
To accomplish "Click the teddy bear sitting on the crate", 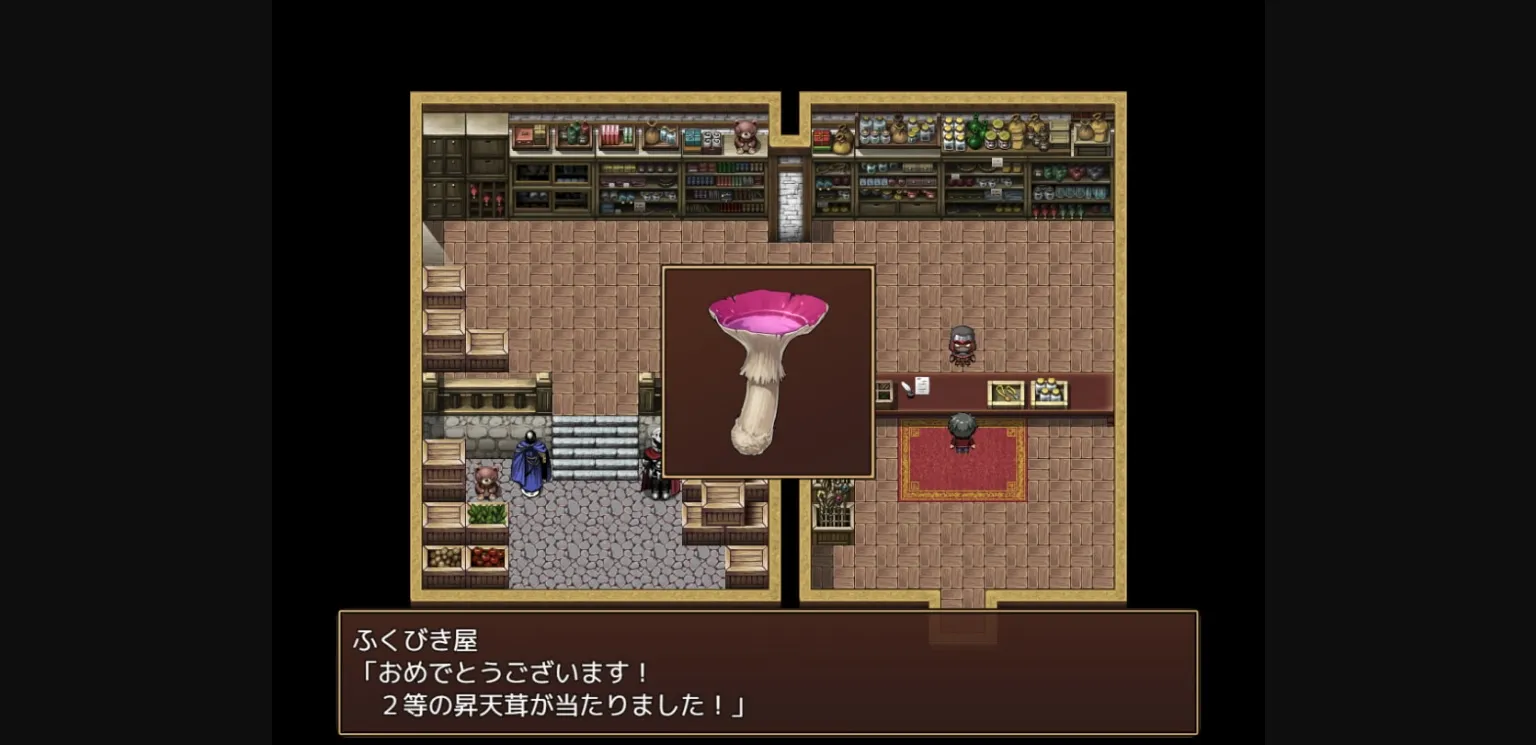I will pyautogui.click(x=487, y=480).
